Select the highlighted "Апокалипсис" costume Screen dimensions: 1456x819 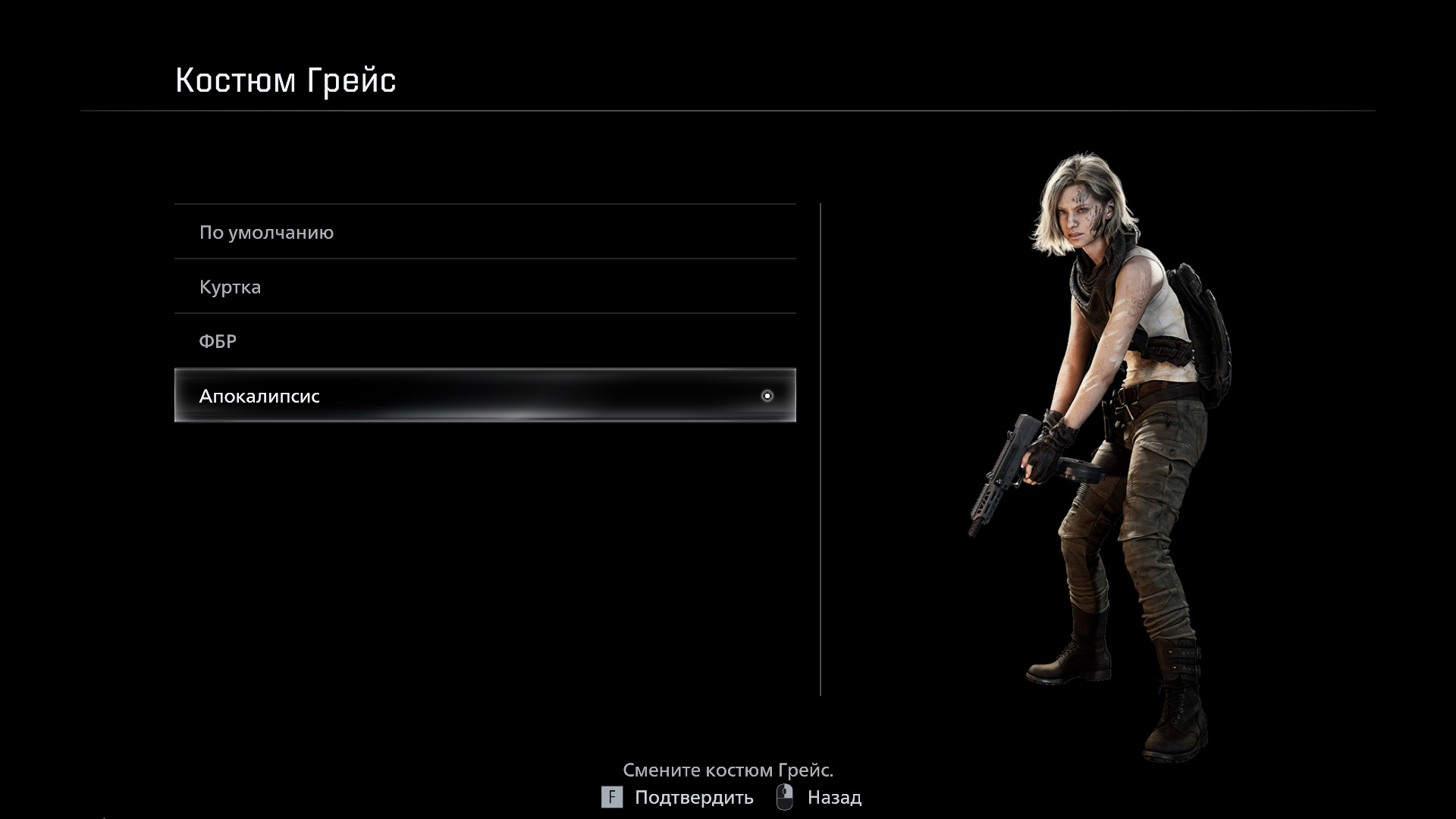485,395
